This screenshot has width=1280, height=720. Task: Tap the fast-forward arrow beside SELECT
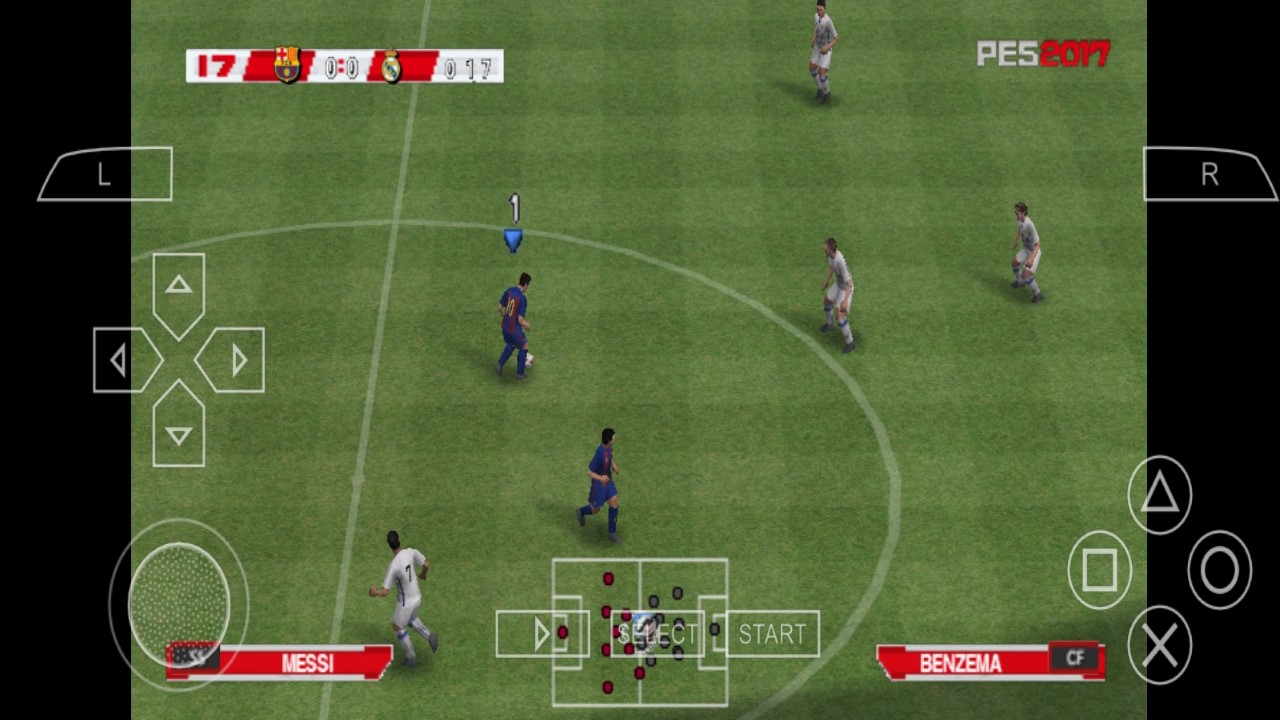pos(541,632)
